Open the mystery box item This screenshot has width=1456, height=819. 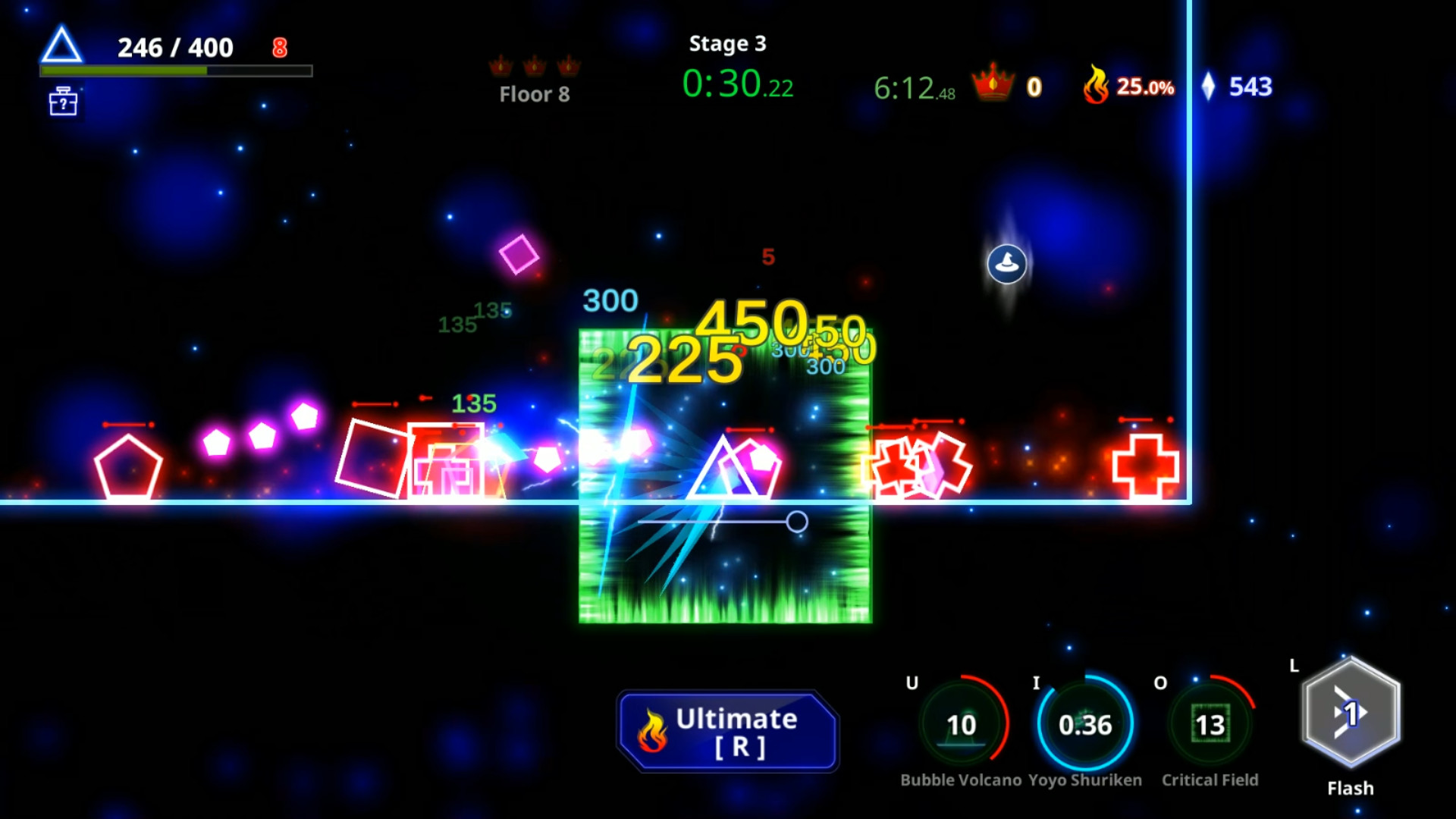[x=61, y=102]
